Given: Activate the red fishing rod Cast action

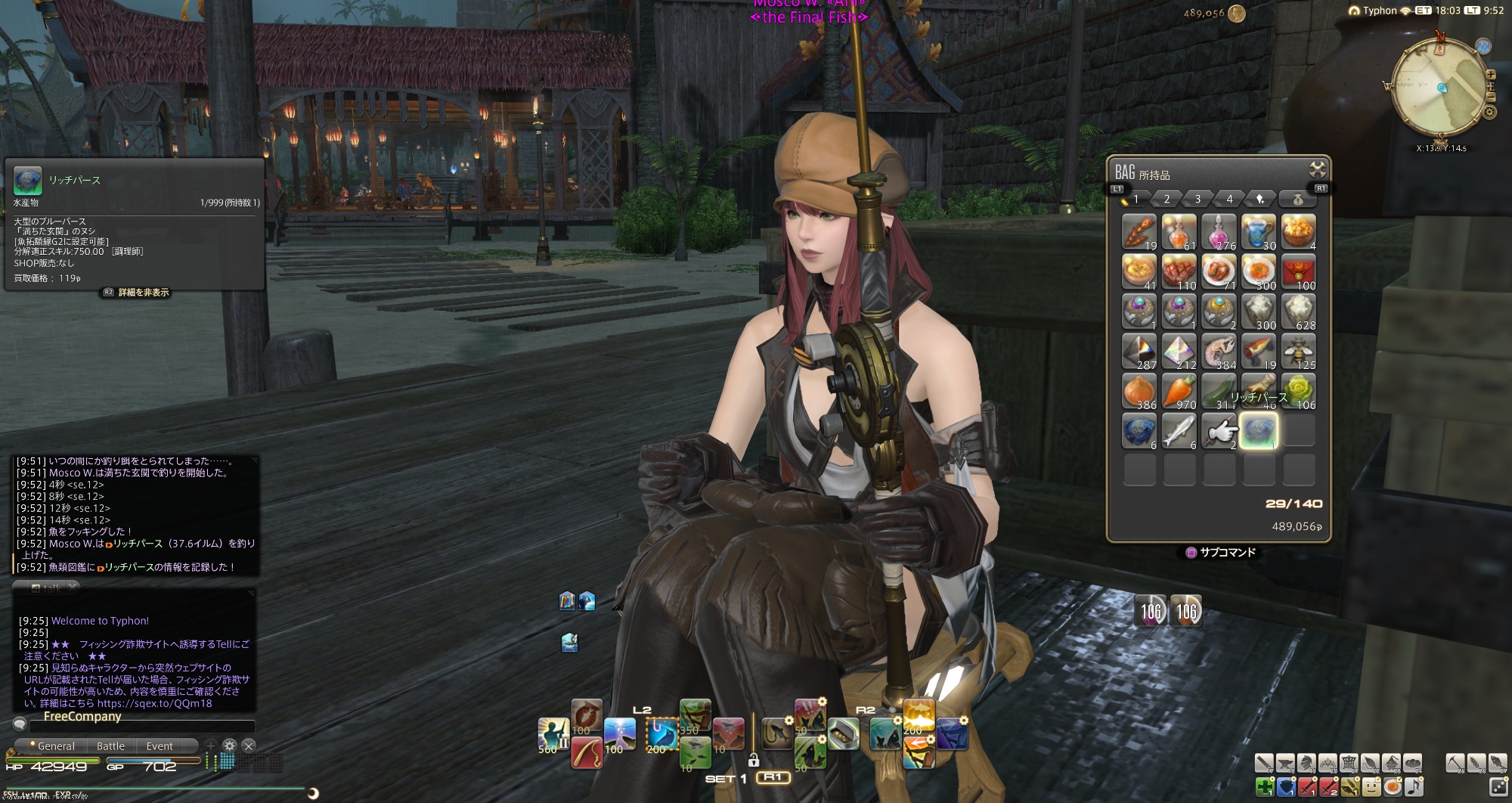Looking at the screenshot, I should (587, 752).
